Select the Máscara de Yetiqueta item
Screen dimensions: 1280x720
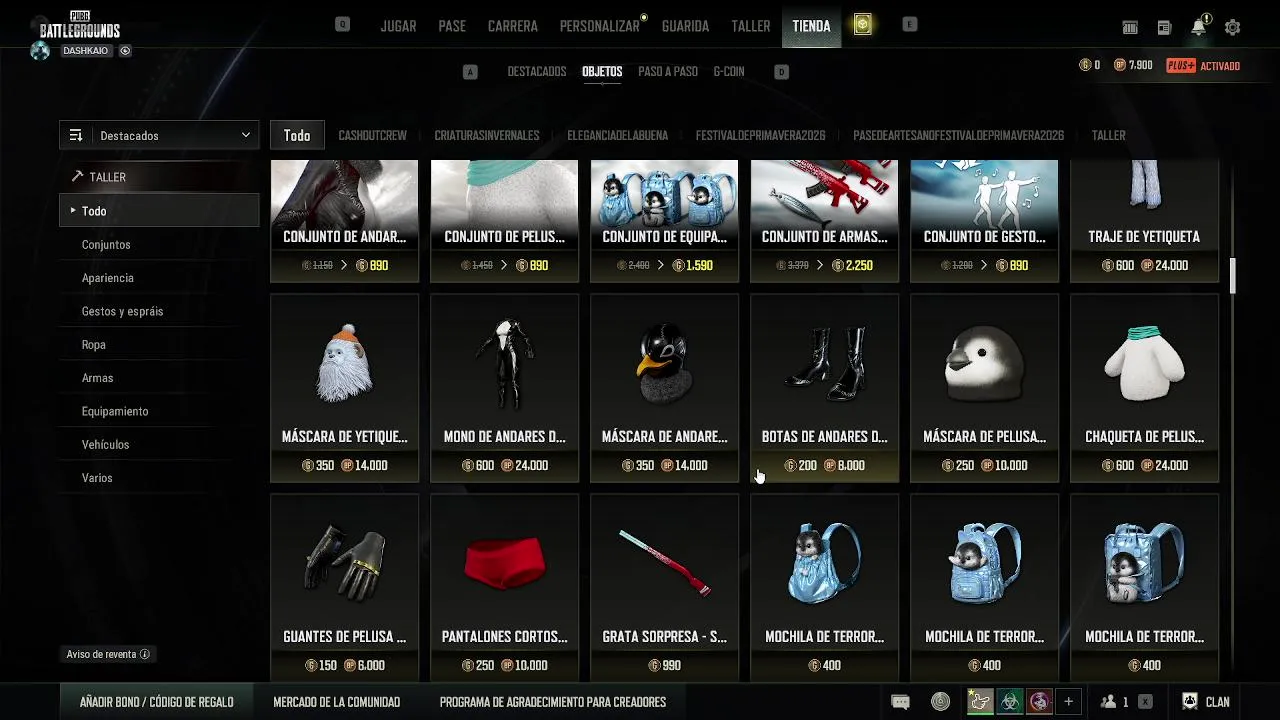344,388
